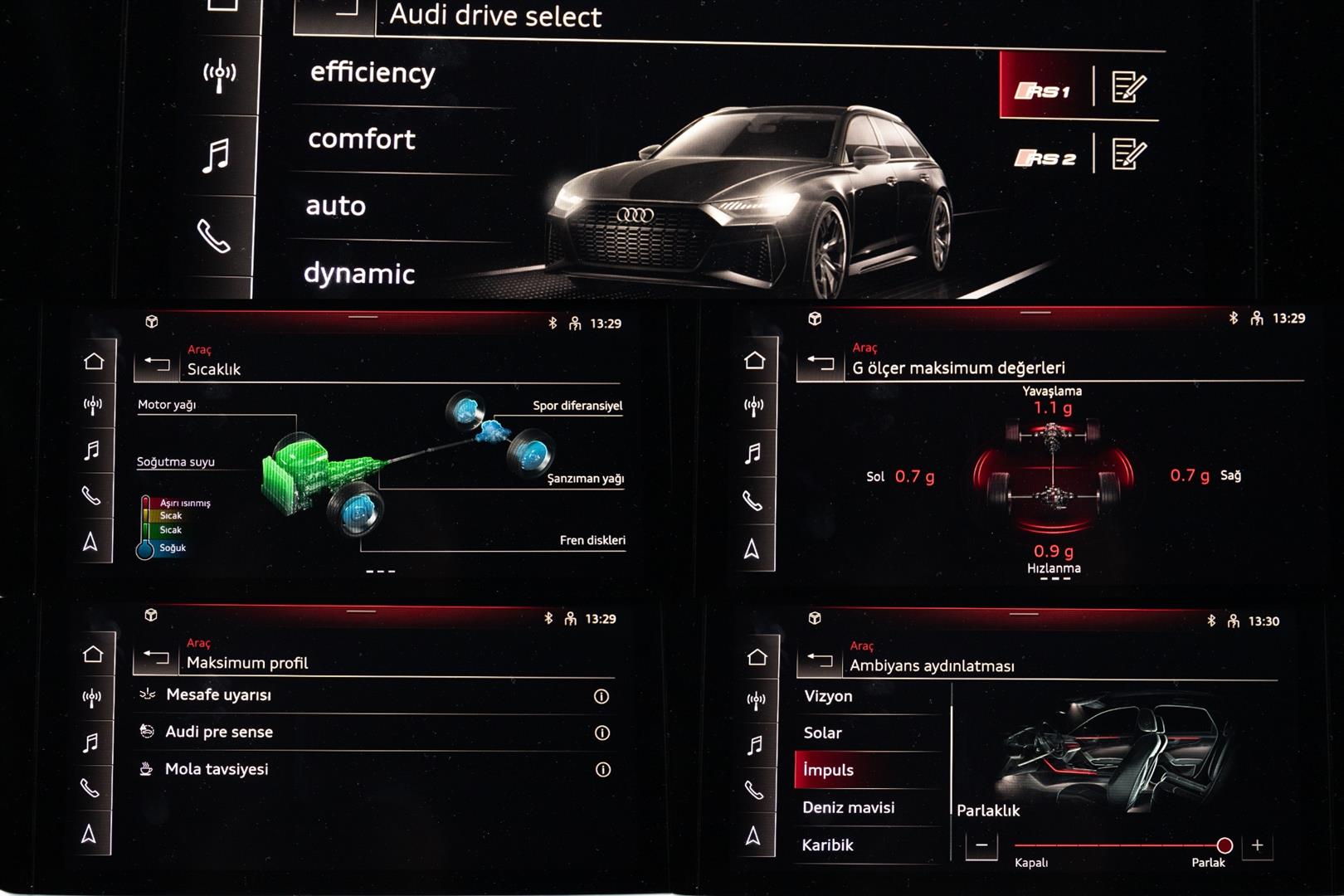Pick the Deniz mavisi lighting profile
Viewport: 1344px width, 896px height.
tap(849, 807)
